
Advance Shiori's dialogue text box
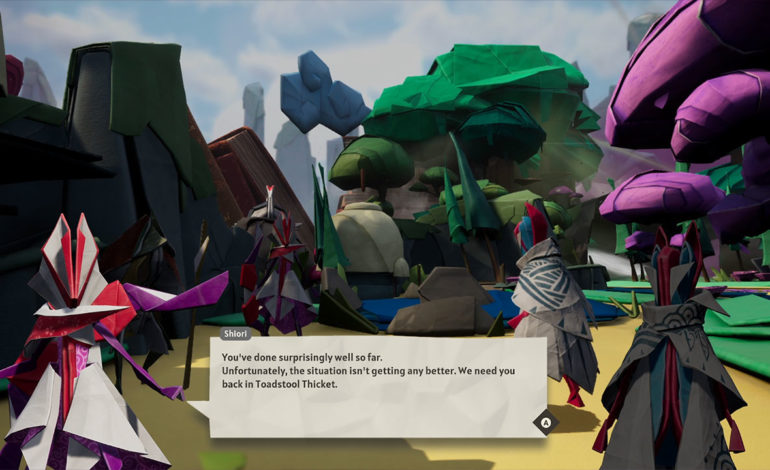(545, 422)
